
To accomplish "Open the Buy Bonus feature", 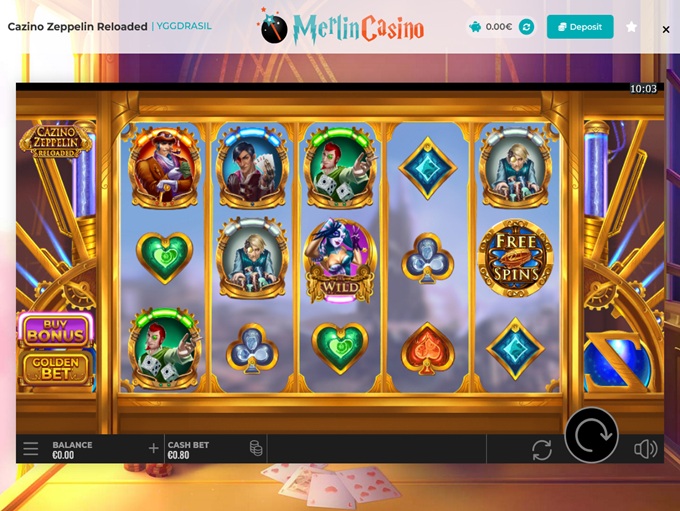I will click(x=55, y=331).
